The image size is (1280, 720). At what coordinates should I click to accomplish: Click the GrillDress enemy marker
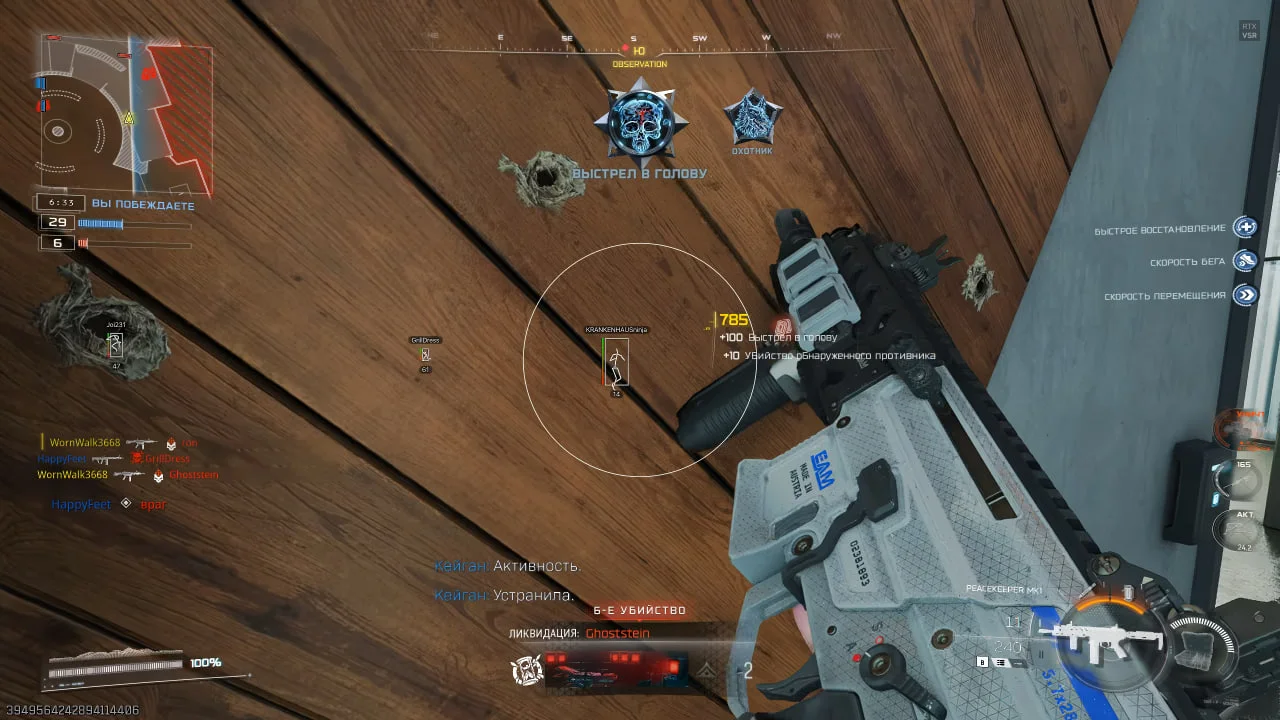click(425, 354)
